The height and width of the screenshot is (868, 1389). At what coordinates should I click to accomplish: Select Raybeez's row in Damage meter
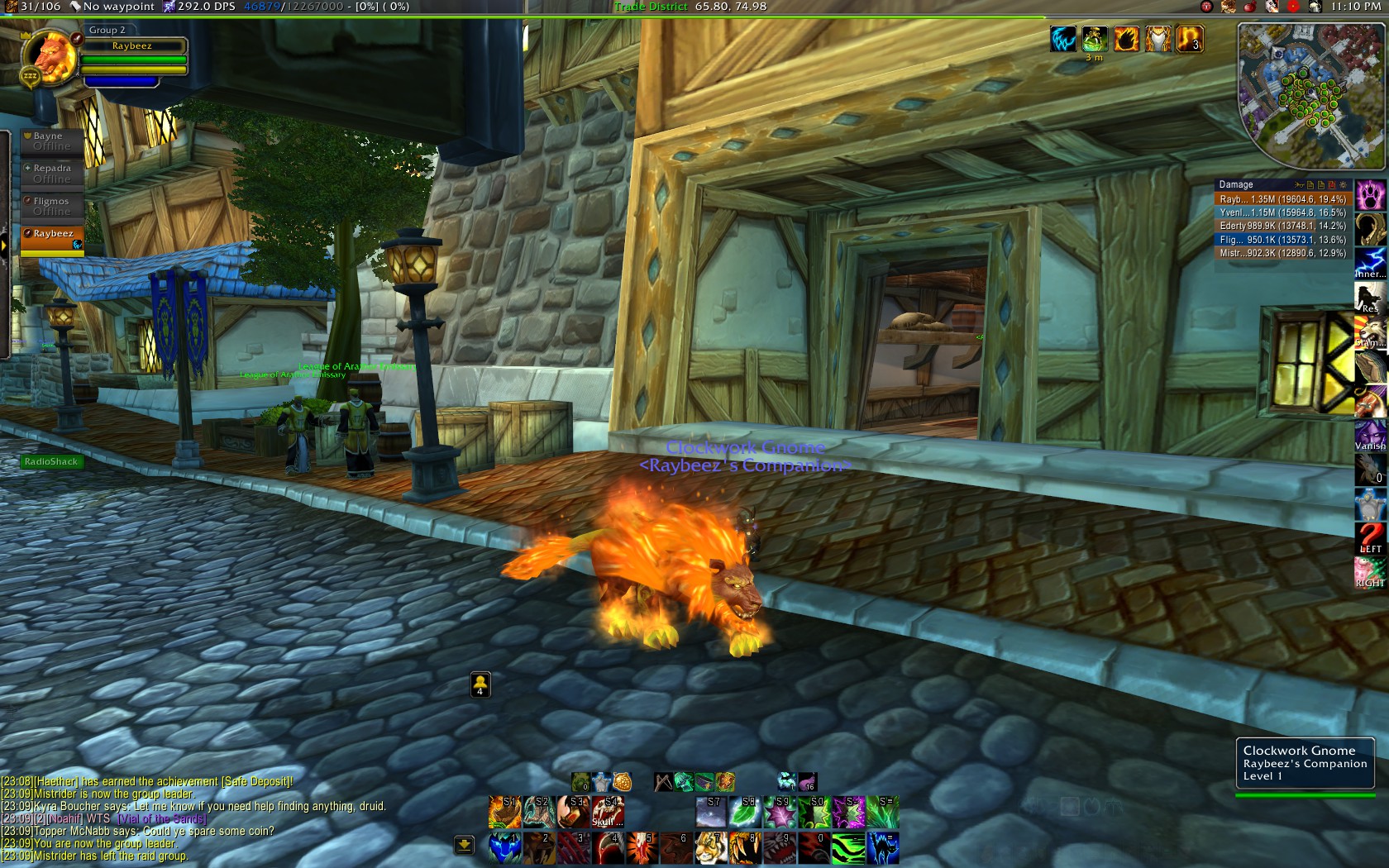point(1282,199)
